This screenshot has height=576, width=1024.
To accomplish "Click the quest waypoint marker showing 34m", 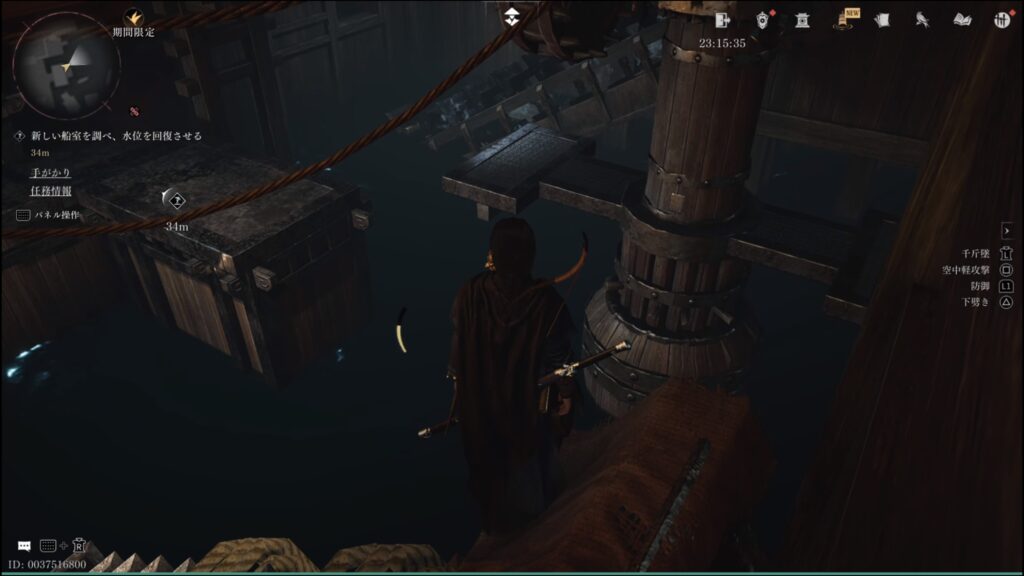I will click(175, 201).
